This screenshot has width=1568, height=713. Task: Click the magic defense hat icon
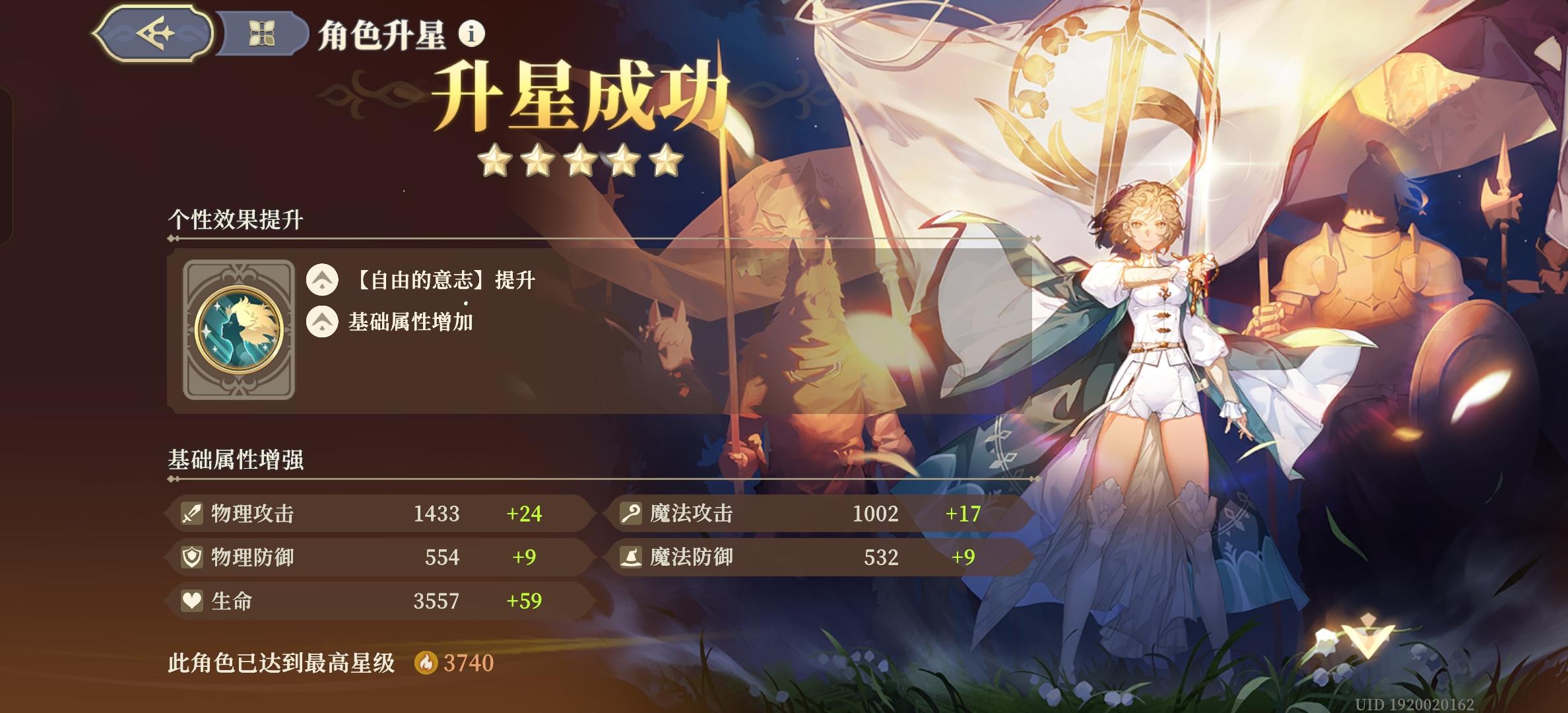coord(632,558)
